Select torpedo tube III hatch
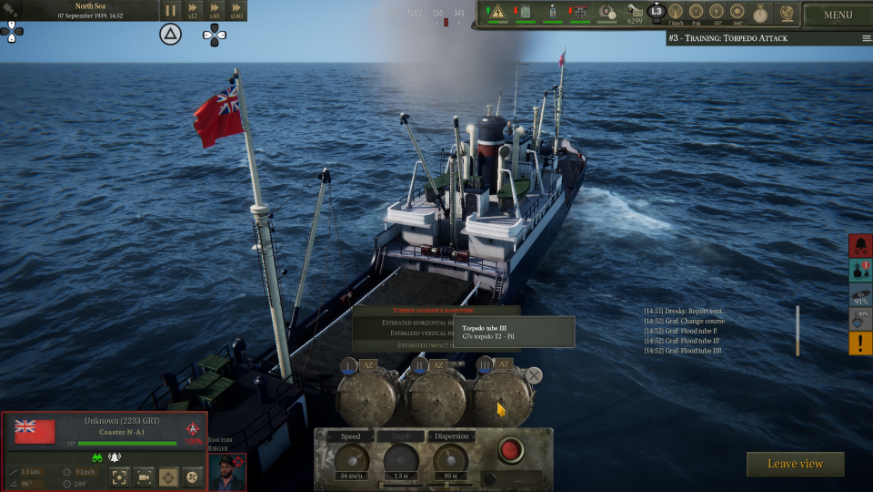Viewport: 873px width, 492px height. (x=503, y=397)
